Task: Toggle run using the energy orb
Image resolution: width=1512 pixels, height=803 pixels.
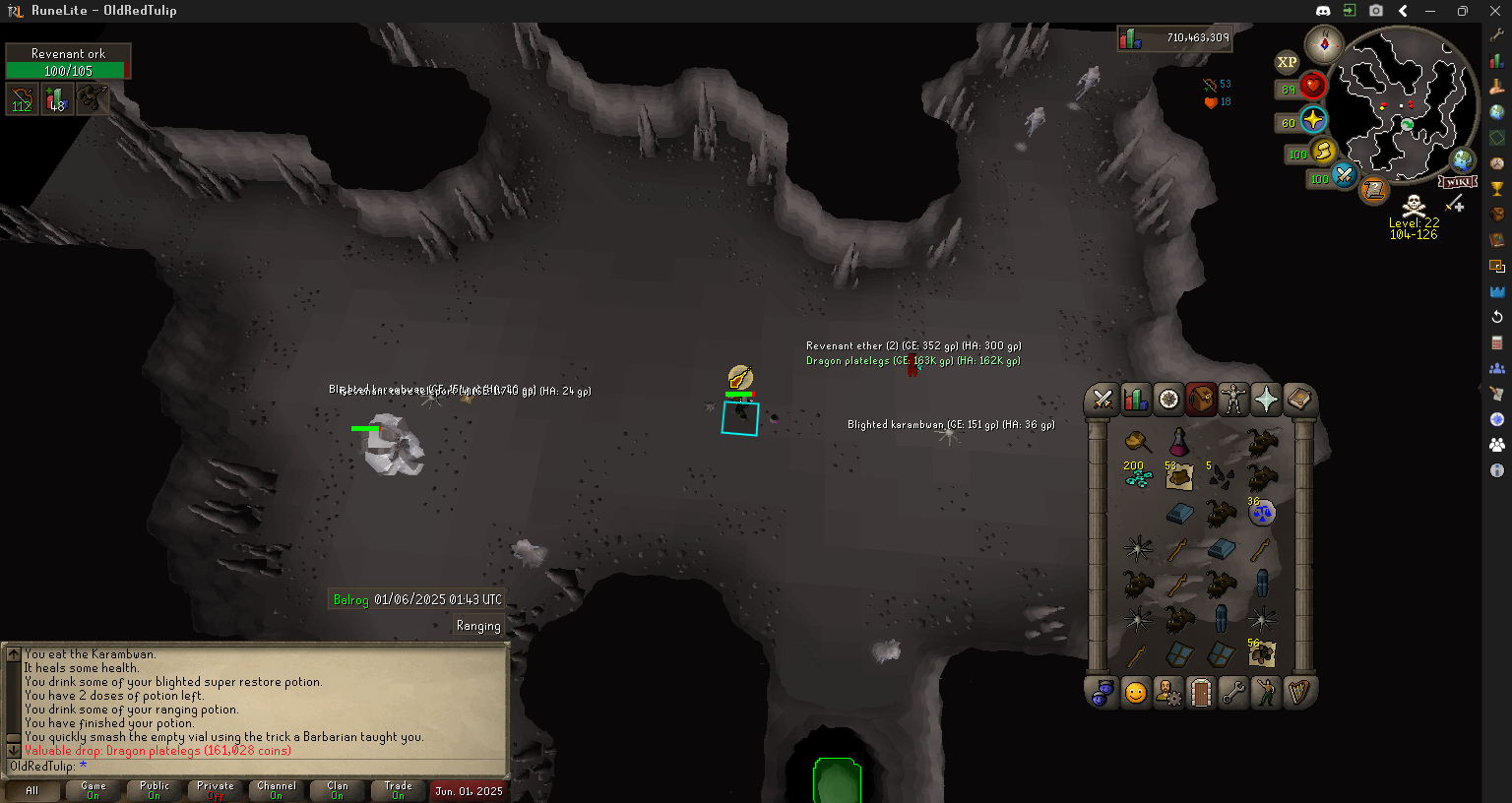Action: pyautogui.click(x=1324, y=153)
